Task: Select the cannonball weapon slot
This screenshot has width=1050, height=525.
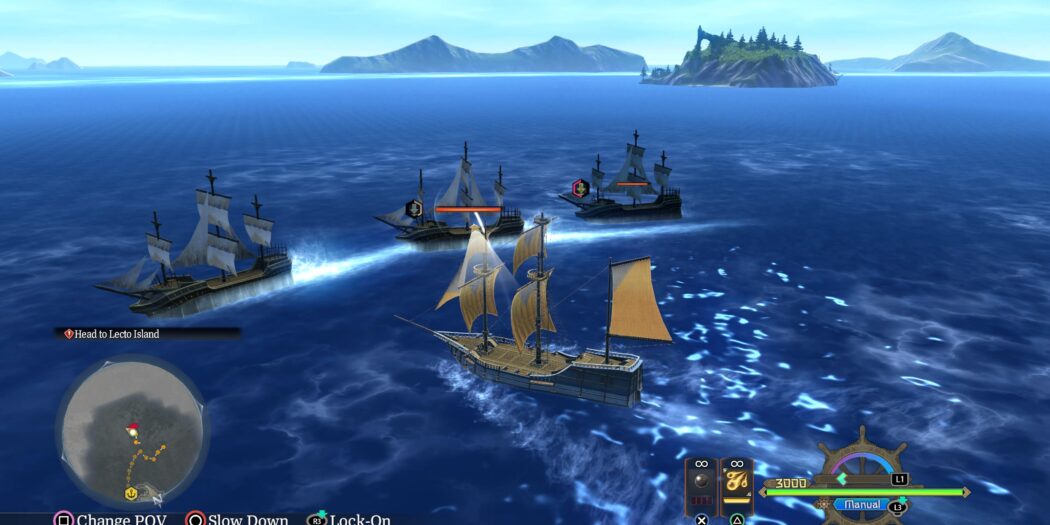Action: pos(702,483)
